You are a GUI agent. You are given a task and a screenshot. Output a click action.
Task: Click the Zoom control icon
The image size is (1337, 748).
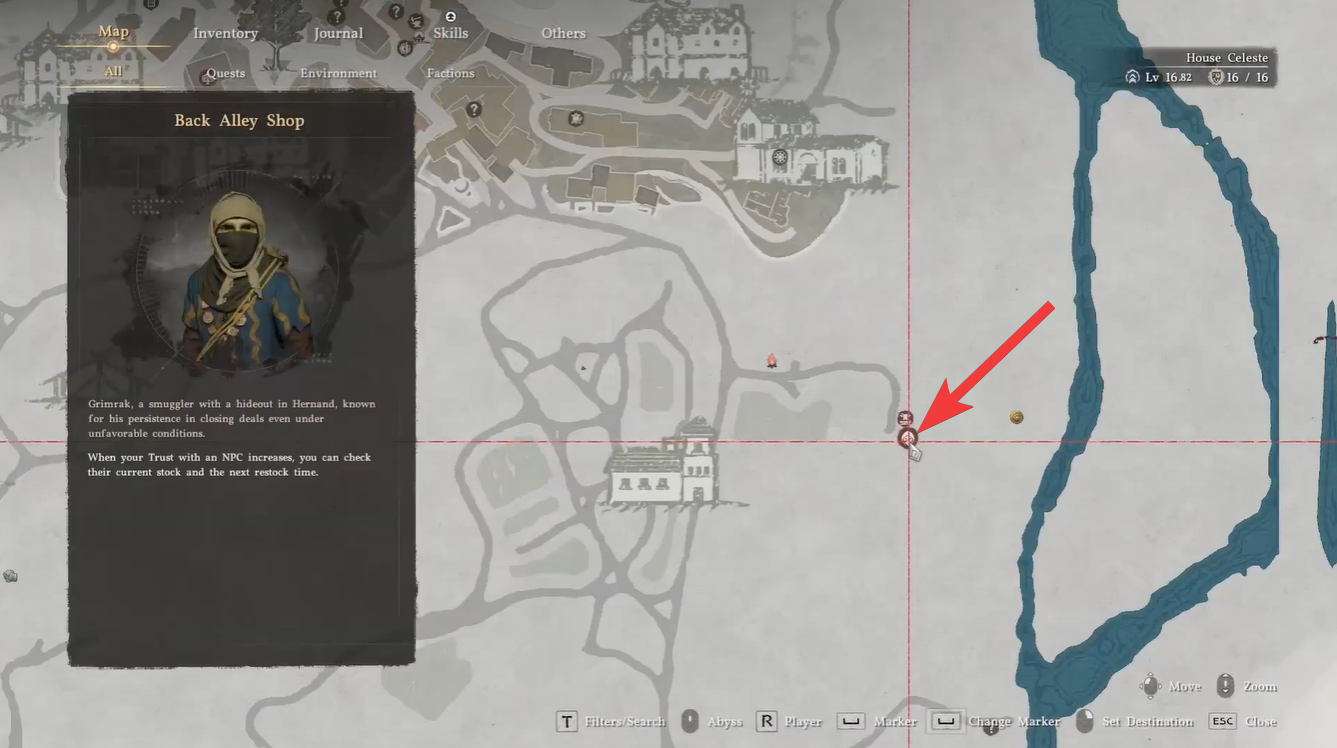(x=1224, y=686)
